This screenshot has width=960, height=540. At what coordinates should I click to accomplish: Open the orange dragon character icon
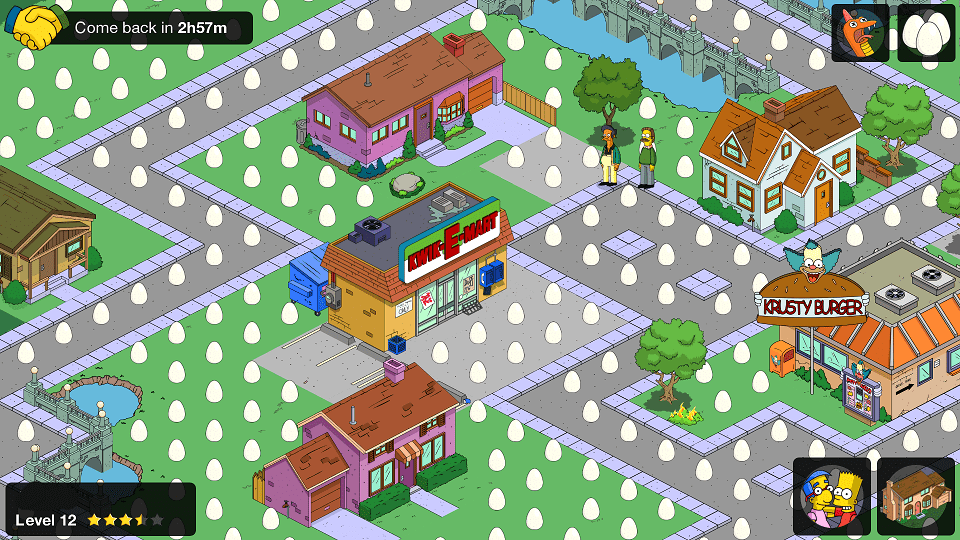[860, 33]
